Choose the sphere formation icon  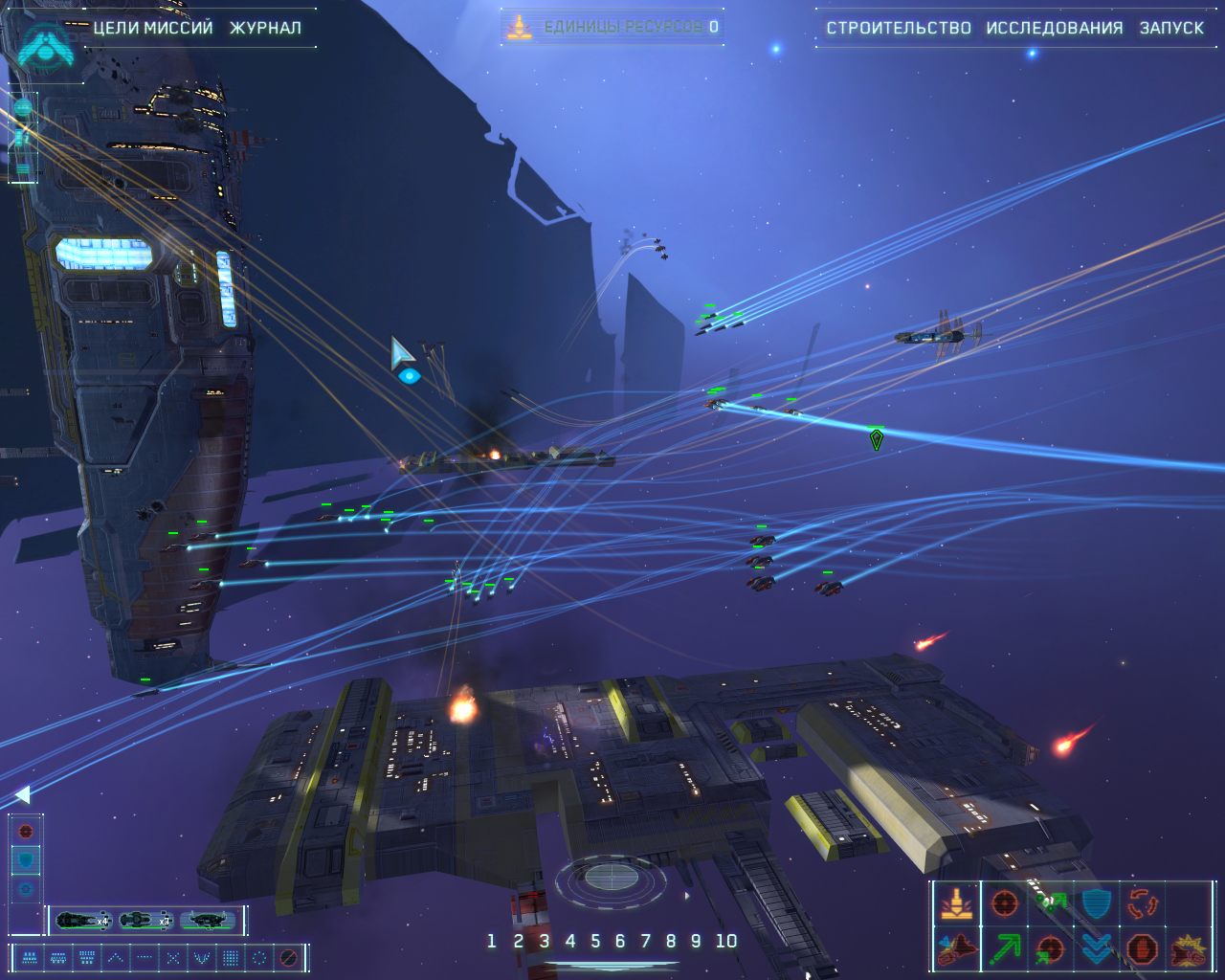pyautogui.click(x=259, y=956)
